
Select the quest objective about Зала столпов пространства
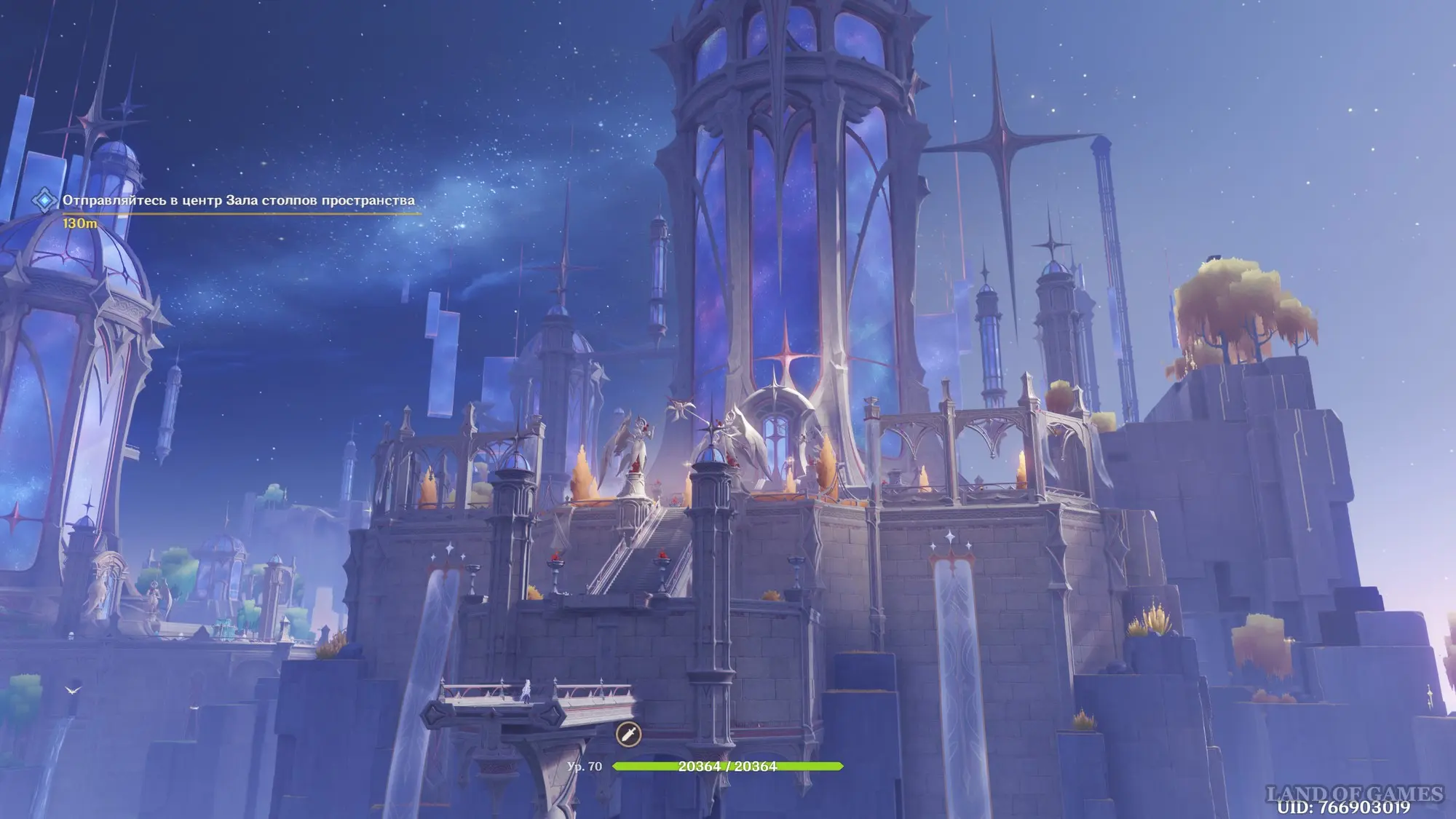point(238,200)
